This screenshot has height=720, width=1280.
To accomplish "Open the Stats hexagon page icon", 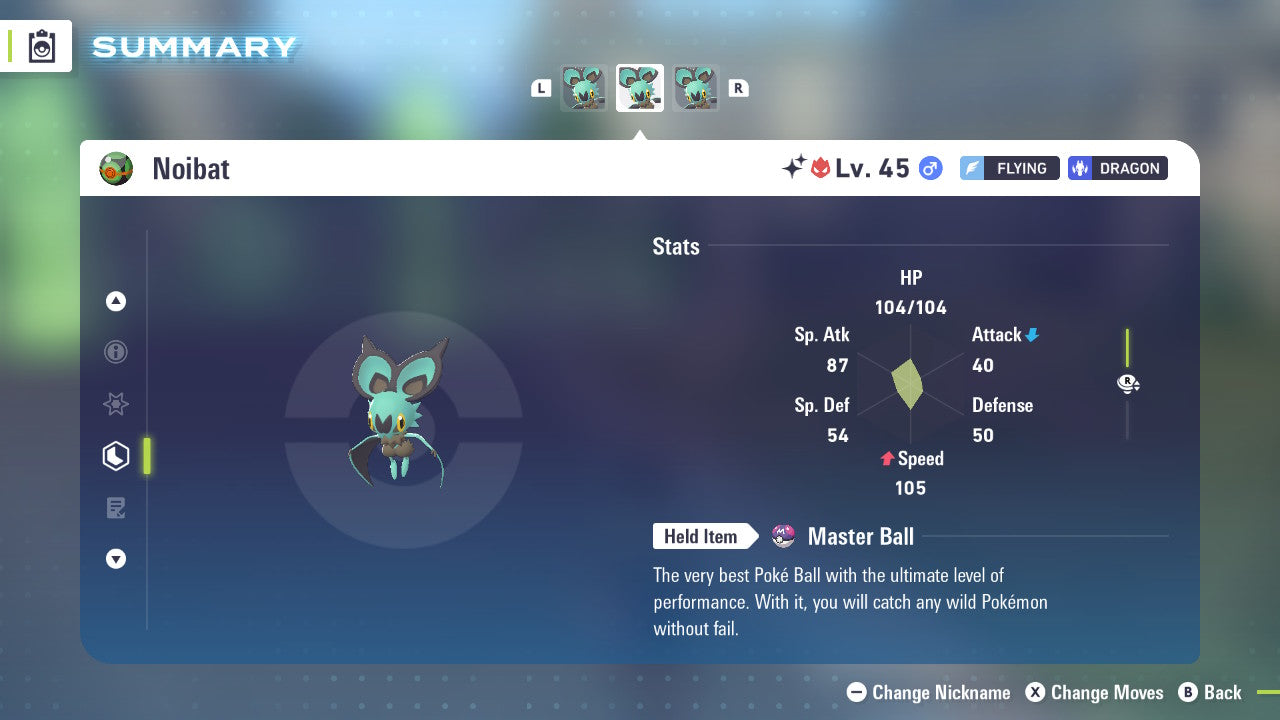I will 115,456.
